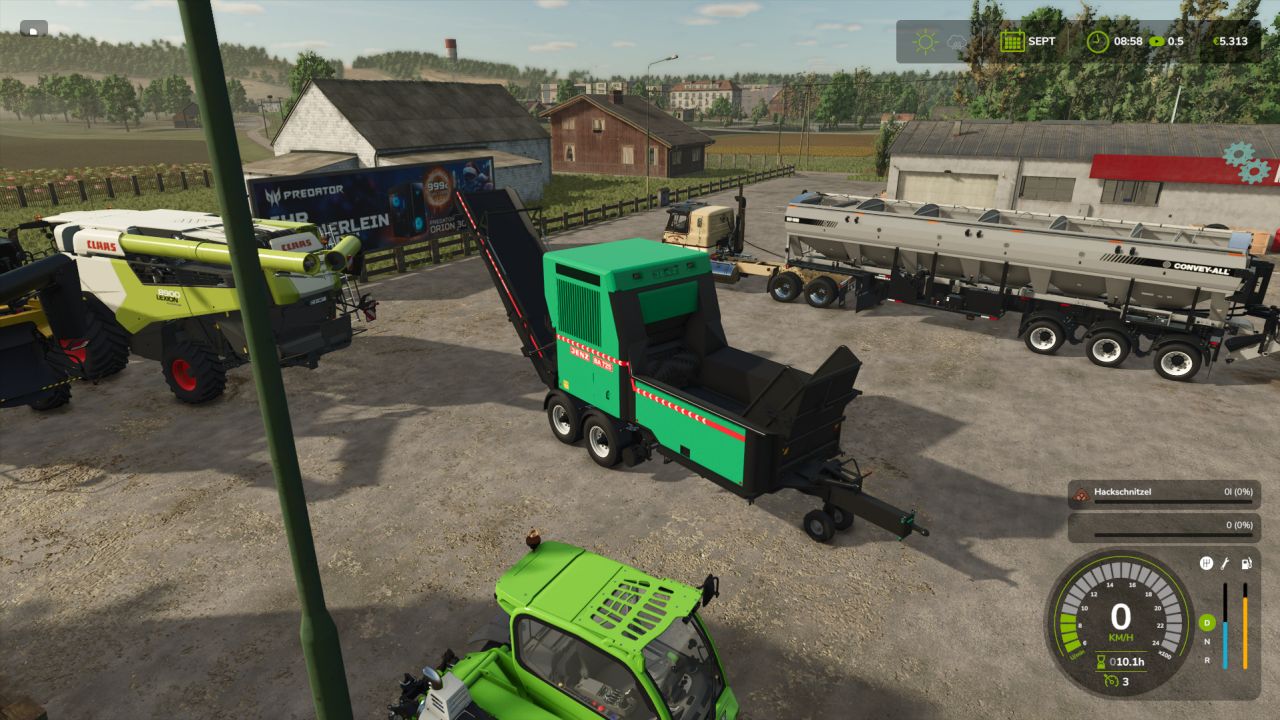1280x720 pixels.
Task: Select the D drive direction indicator
Action: pos(1206,622)
